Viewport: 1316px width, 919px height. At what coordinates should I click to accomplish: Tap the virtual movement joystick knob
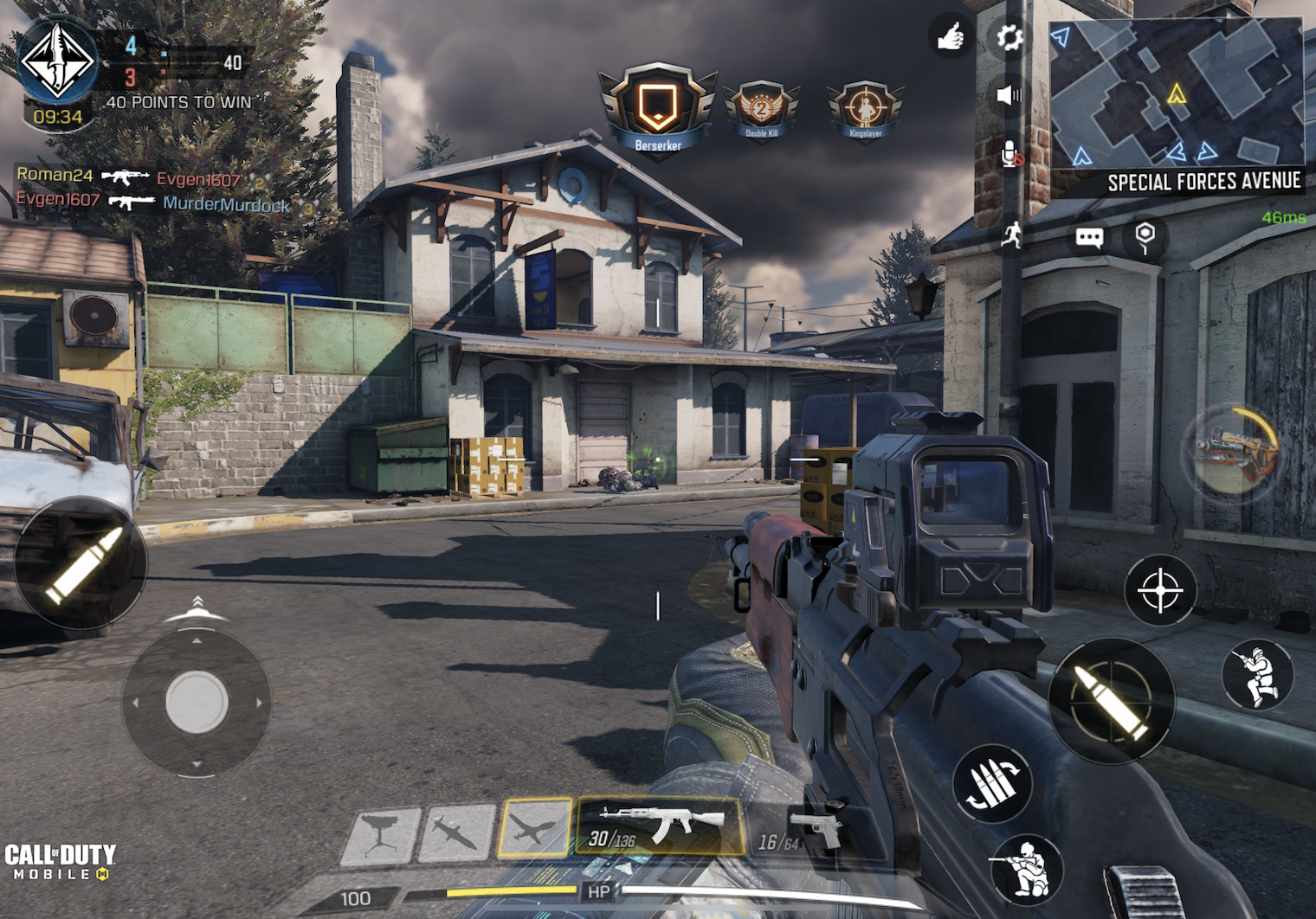(x=197, y=701)
